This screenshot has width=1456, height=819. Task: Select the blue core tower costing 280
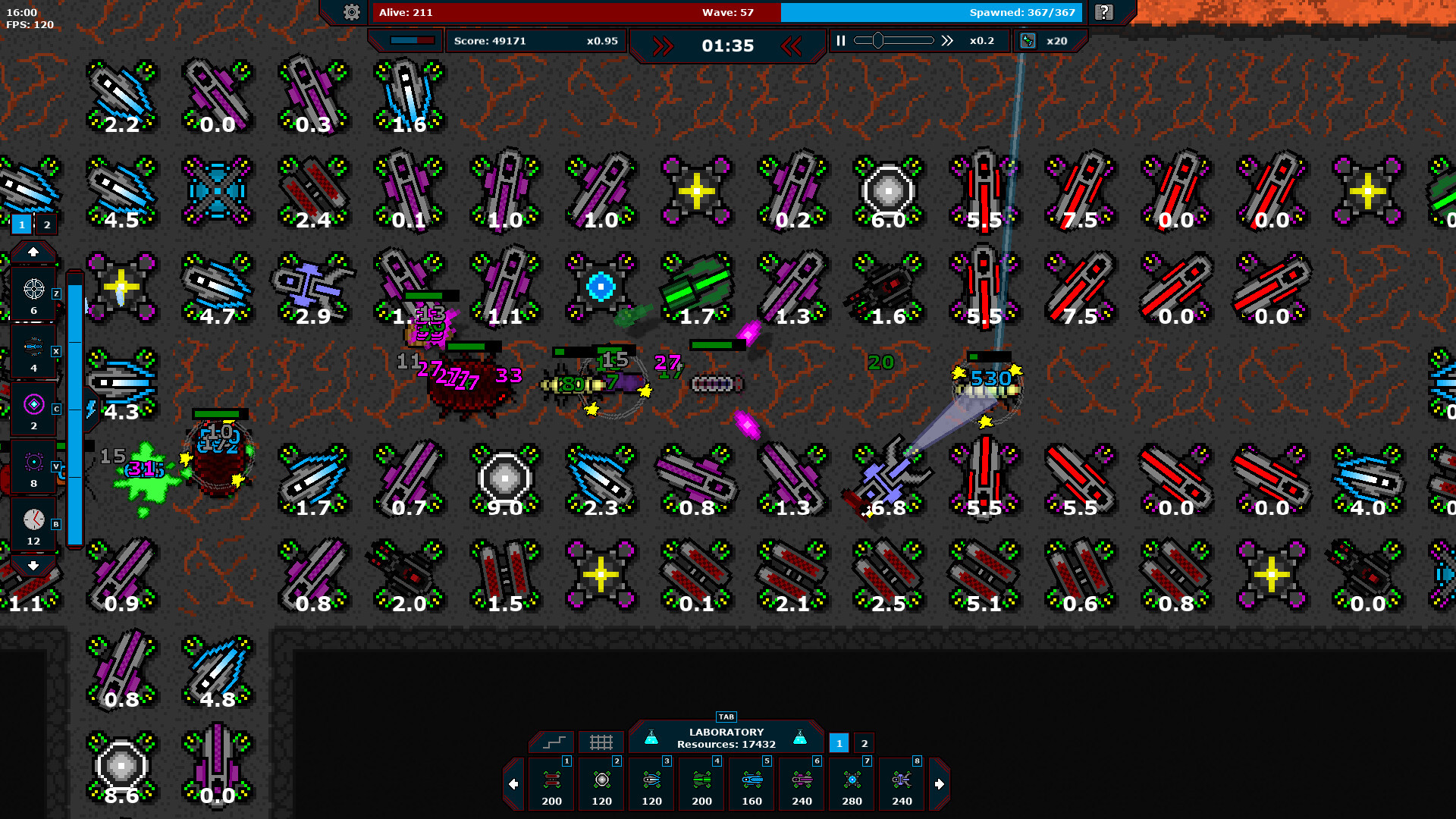[852, 784]
